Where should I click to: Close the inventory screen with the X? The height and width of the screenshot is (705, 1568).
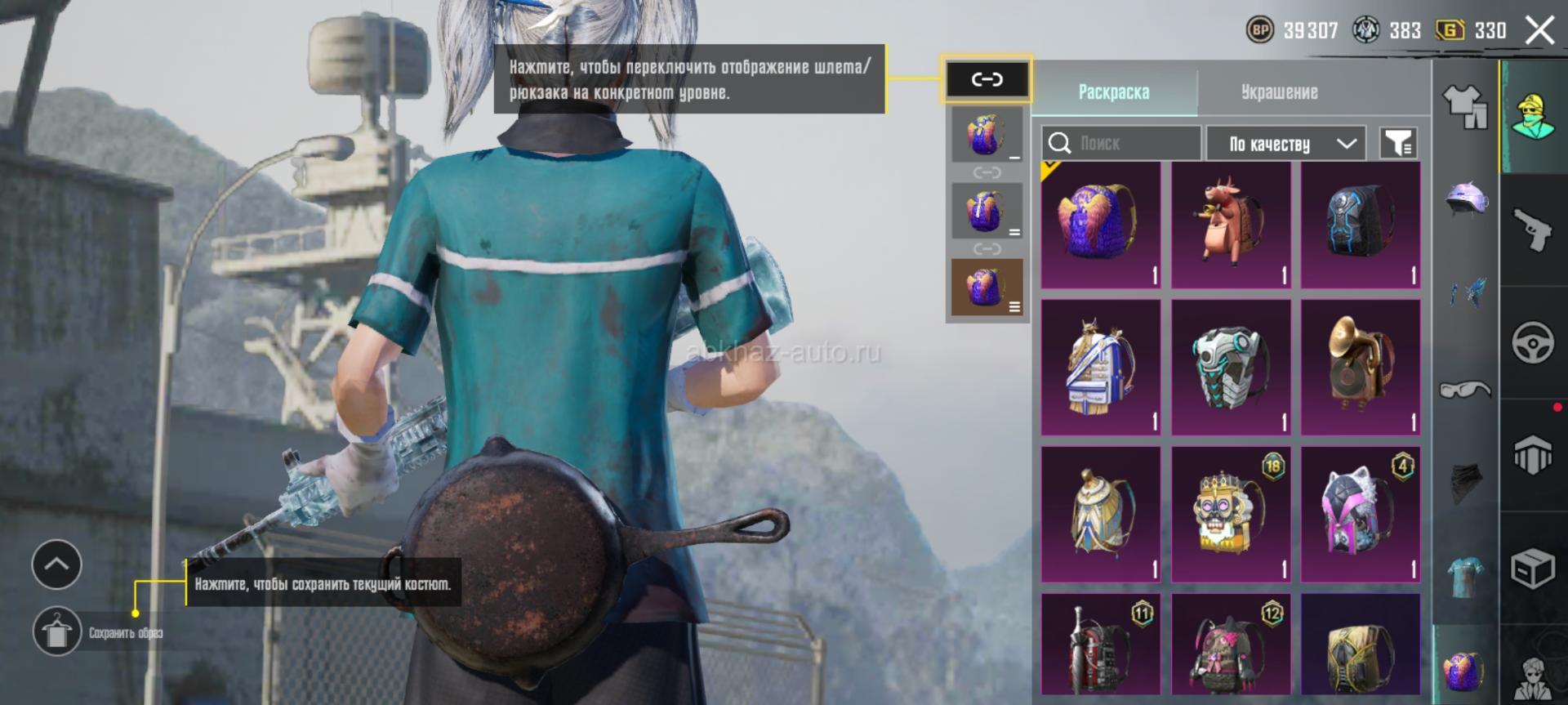point(1540,31)
